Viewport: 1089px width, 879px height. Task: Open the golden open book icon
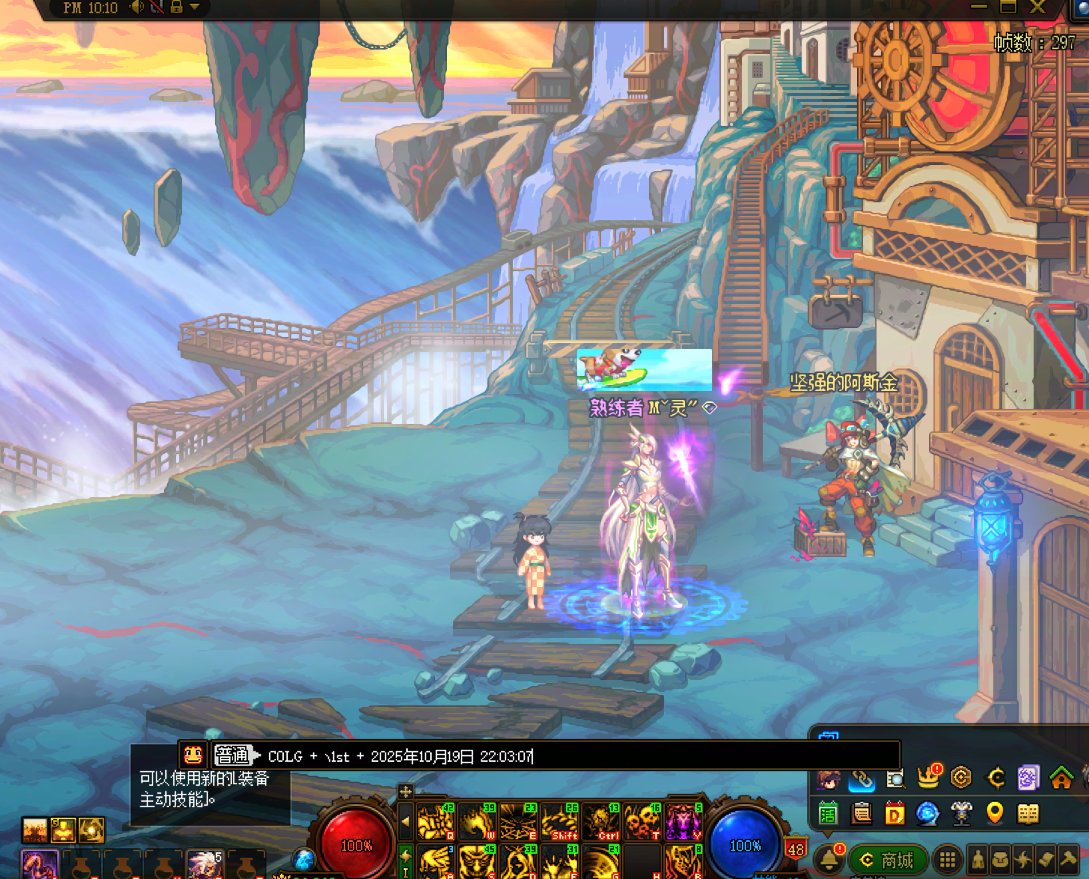[1028, 813]
